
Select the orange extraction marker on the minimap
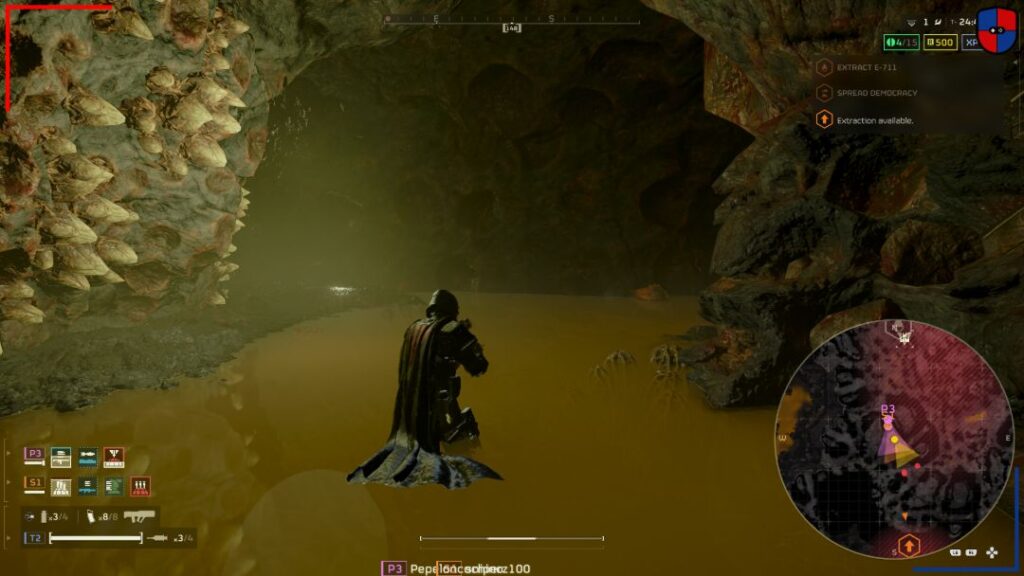[x=908, y=545]
